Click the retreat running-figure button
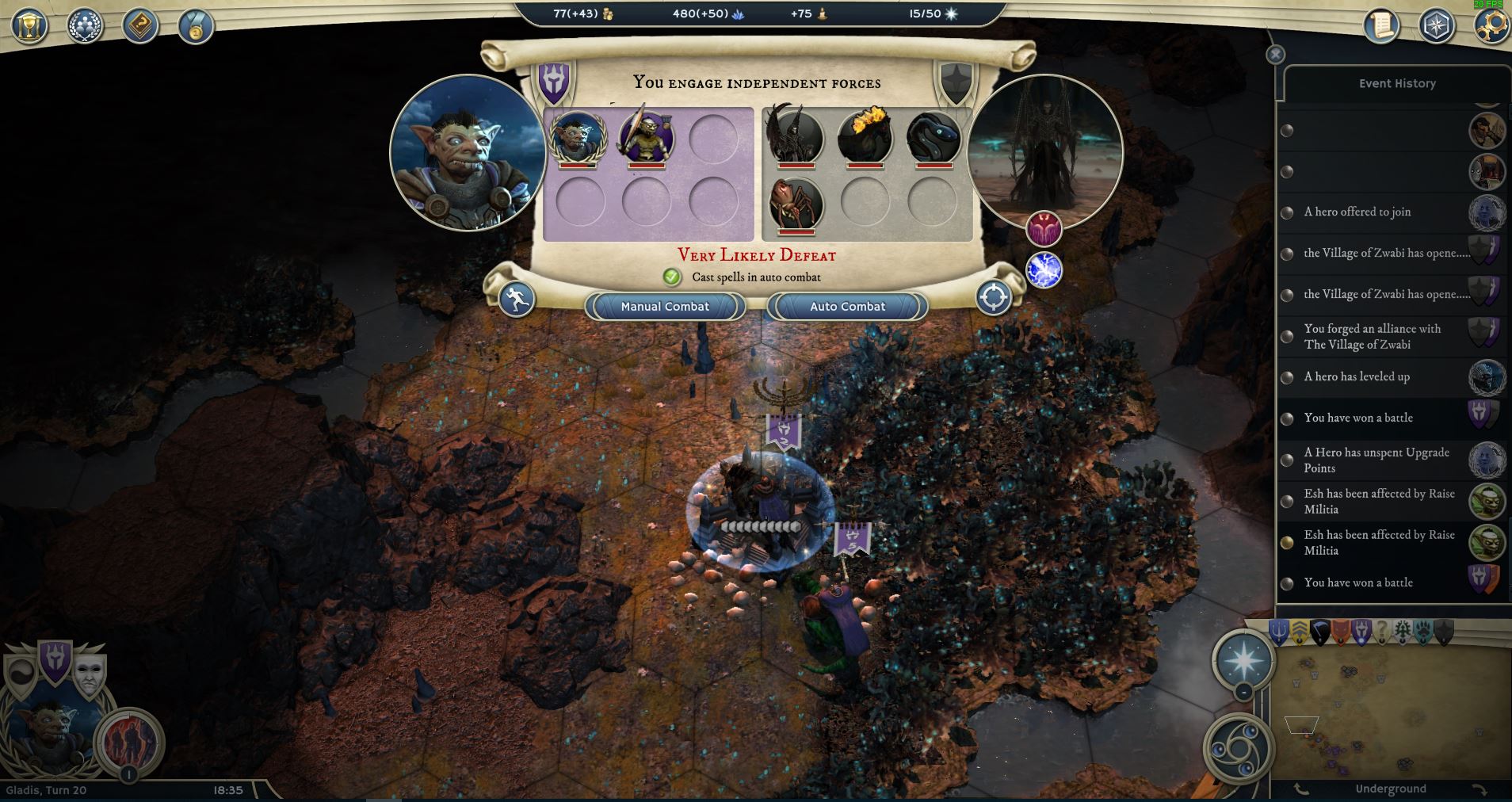This screenshot has height=802, width=1512. pos(517,300)
